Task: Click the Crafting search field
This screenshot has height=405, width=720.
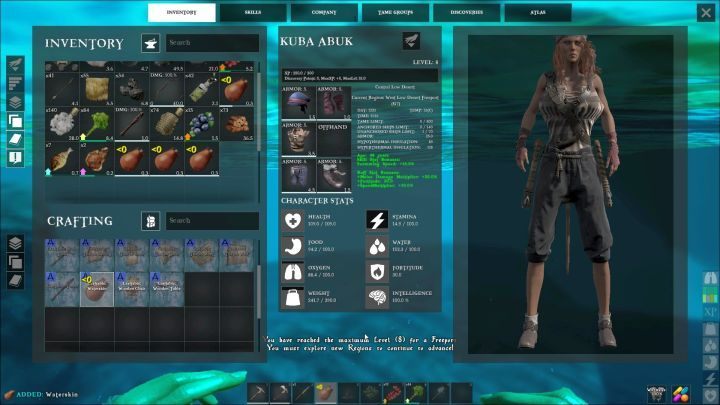Action: coord(211,221)
